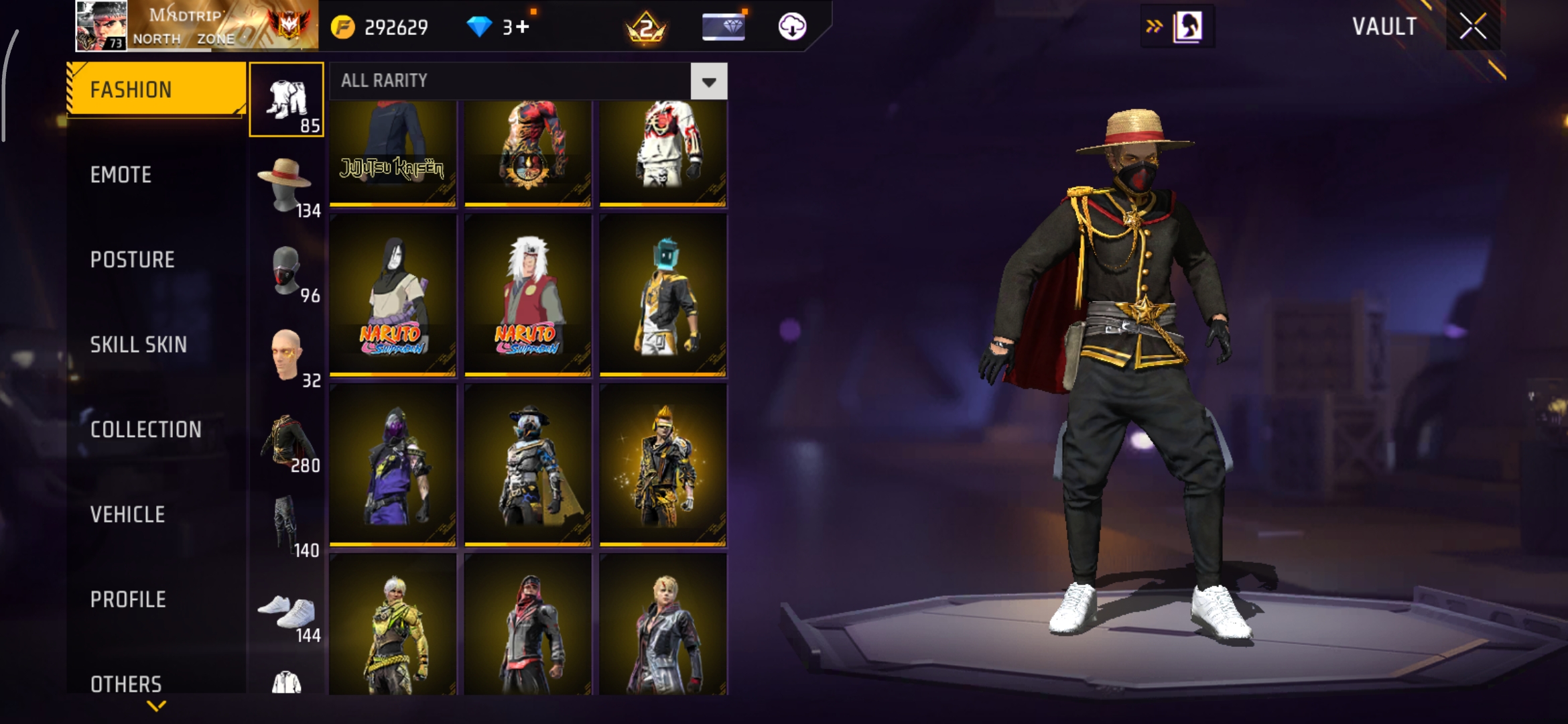Select the purple hooded outfit bundle
The width and height of the screenshot is (1568, 724).
pyautogui.click(x=393, y=465)
